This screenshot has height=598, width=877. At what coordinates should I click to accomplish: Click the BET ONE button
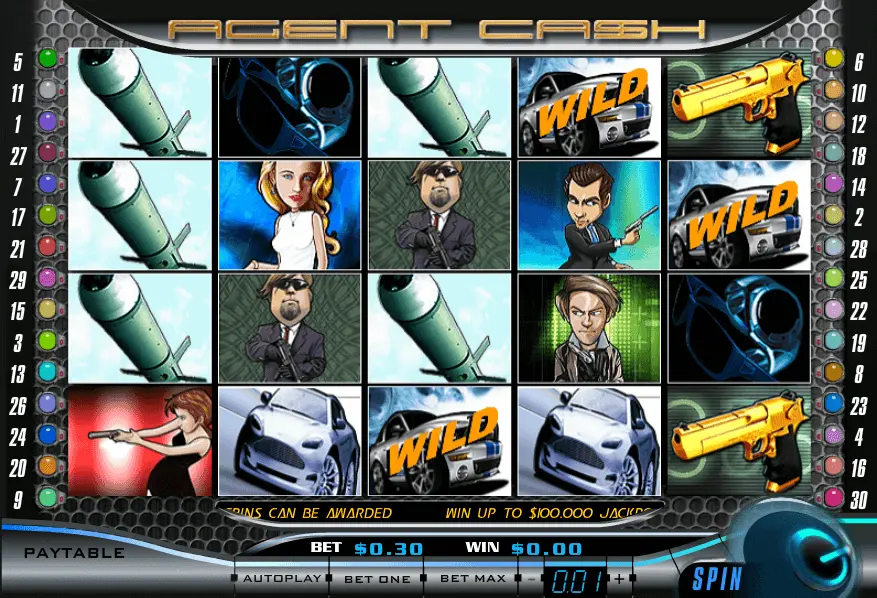pyautogui.click(x=377, y=578)
